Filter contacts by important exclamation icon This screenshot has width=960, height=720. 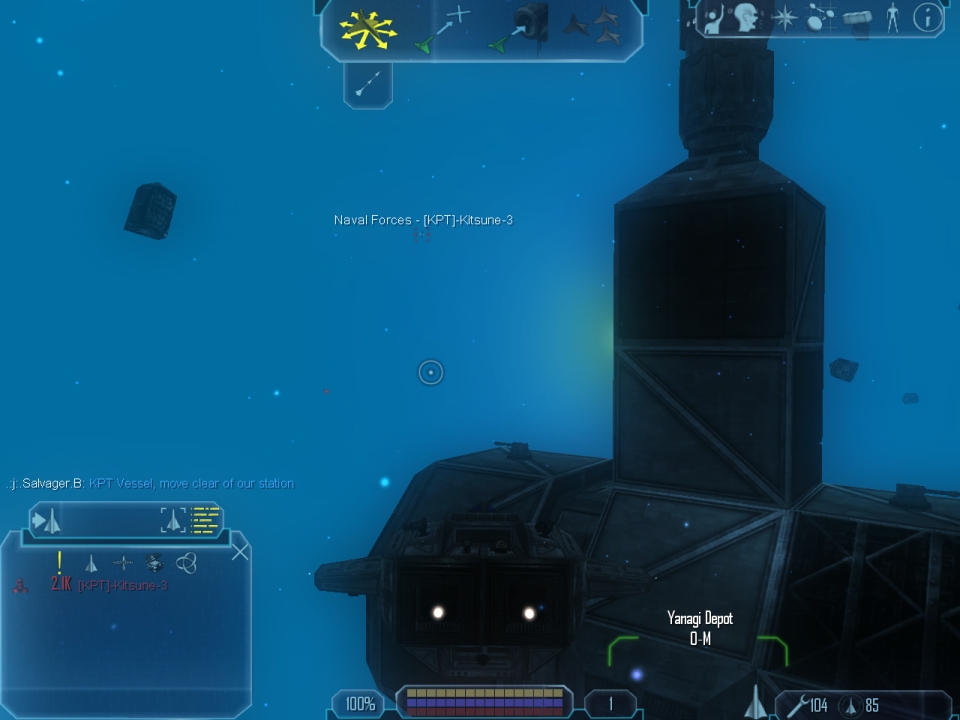pos(60,562)
